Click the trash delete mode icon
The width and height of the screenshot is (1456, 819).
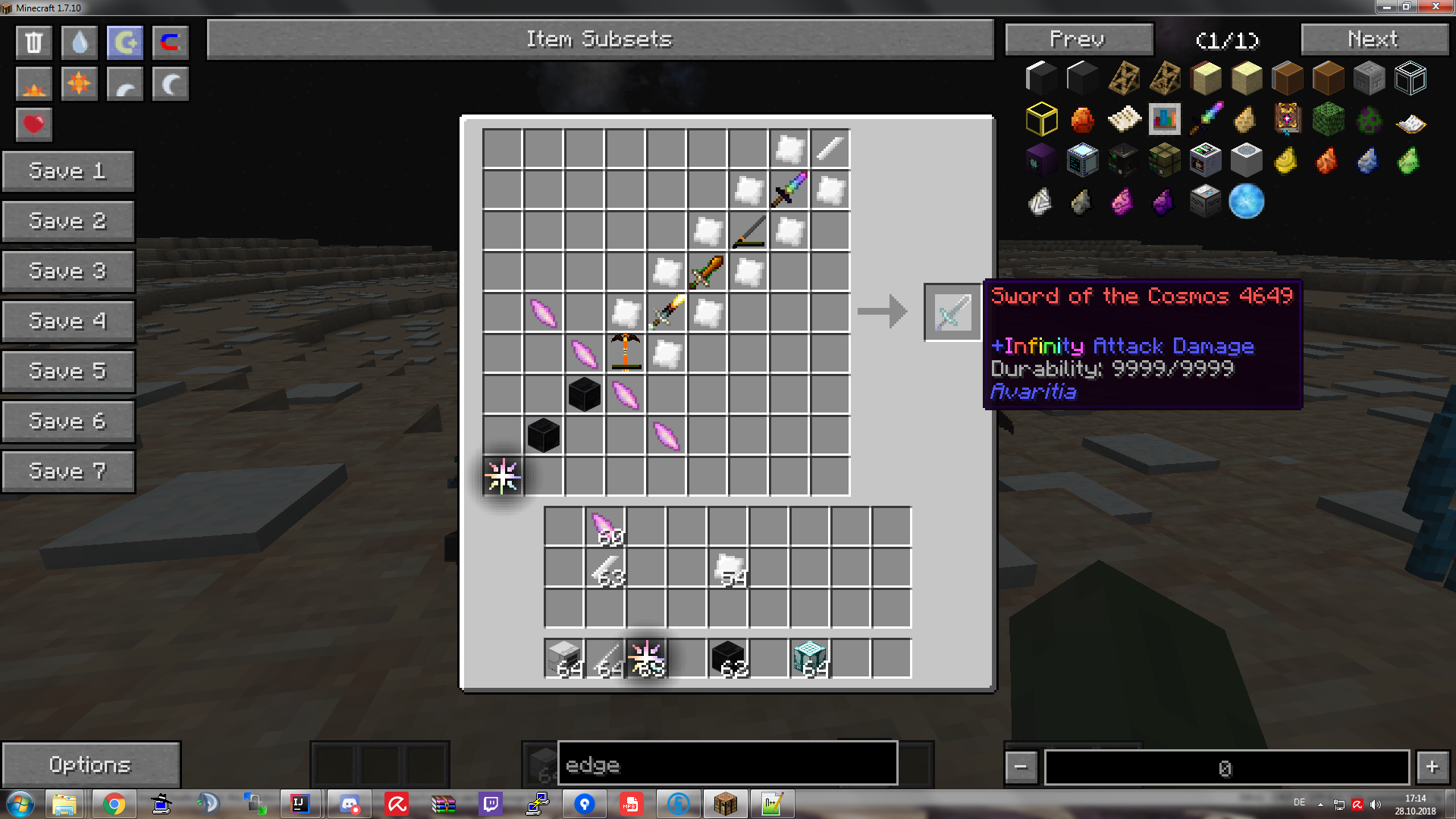(33, 42)
